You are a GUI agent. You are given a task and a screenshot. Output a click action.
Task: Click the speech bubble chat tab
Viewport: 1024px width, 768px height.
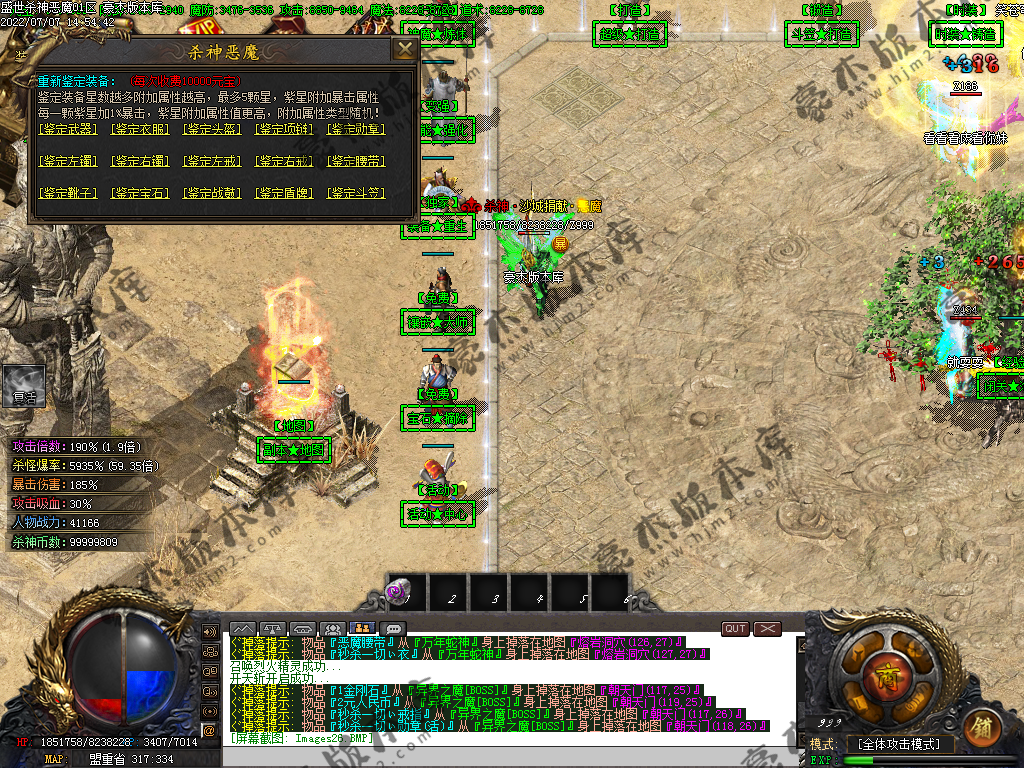pos(394,629)
